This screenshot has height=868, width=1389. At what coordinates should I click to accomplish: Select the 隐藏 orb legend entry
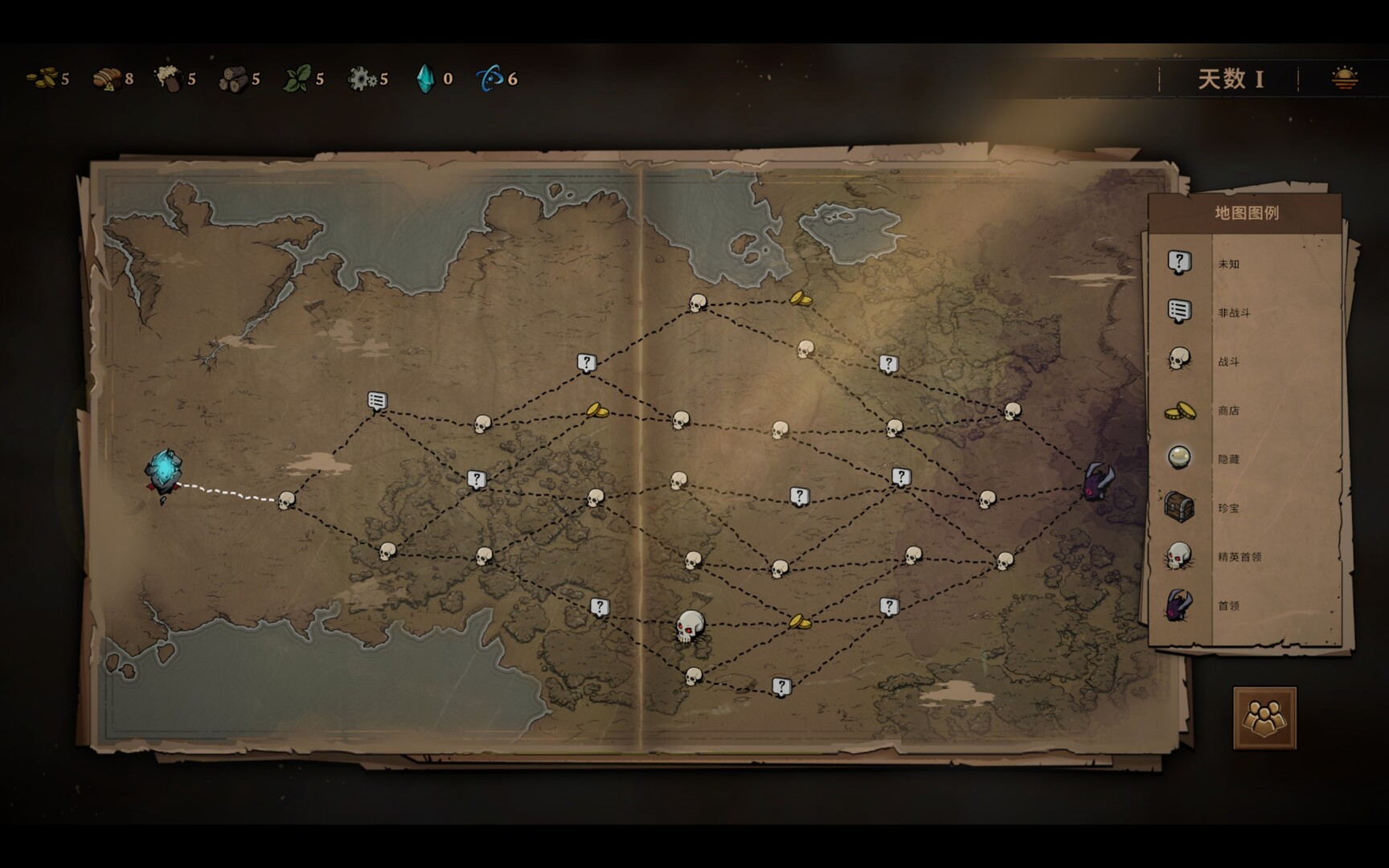click(x=1227, y=459)
